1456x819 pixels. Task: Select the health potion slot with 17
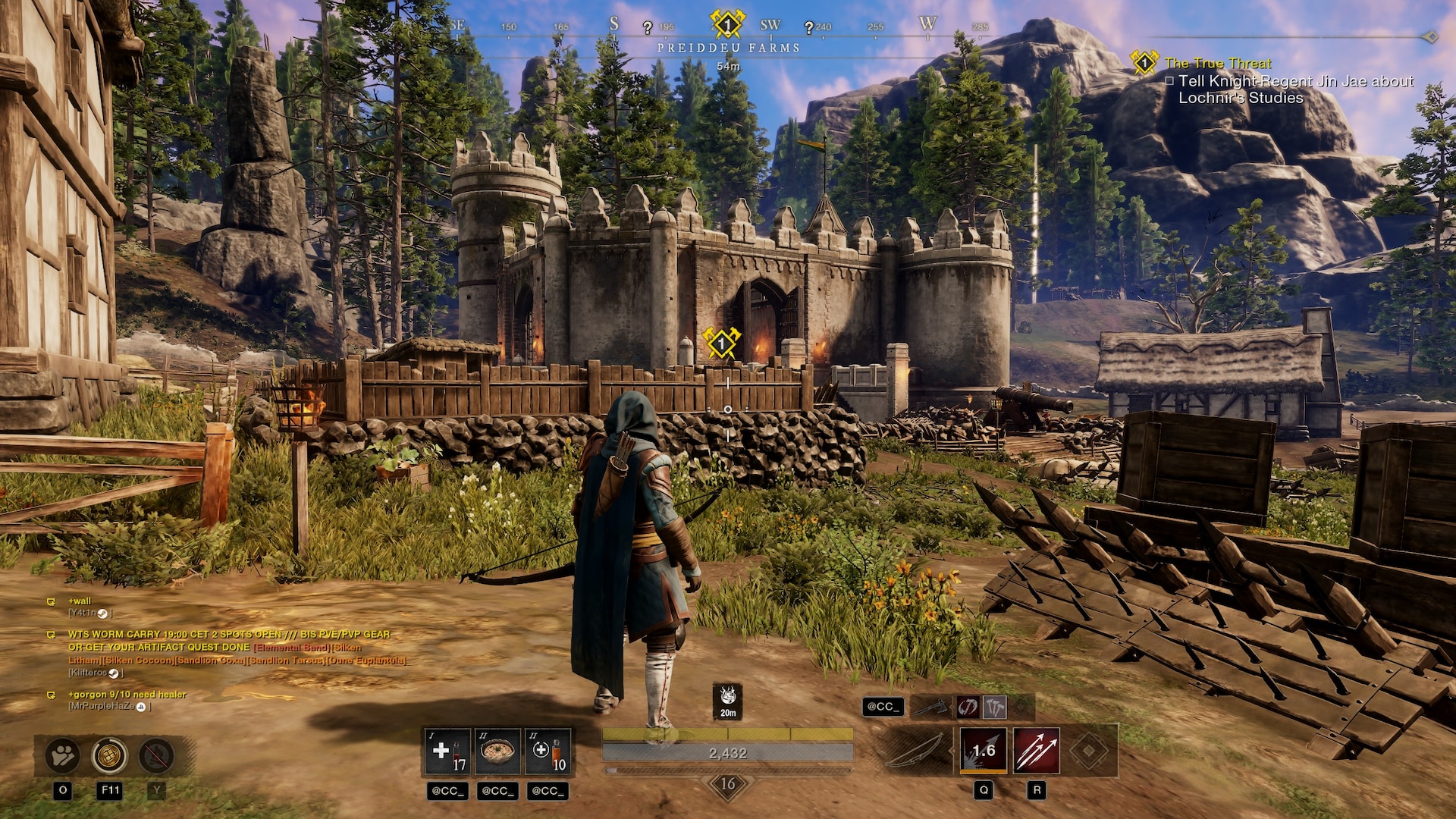[447, 751]
